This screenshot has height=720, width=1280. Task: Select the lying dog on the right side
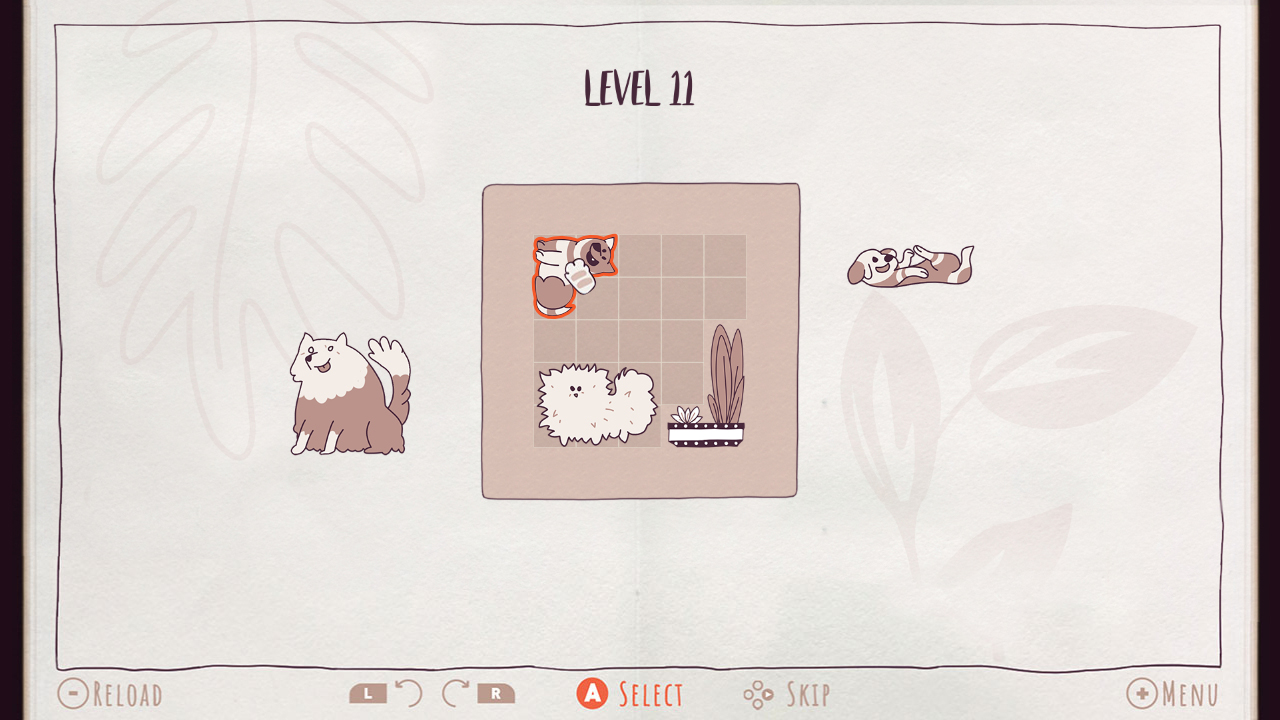click(x=910, y=265)
